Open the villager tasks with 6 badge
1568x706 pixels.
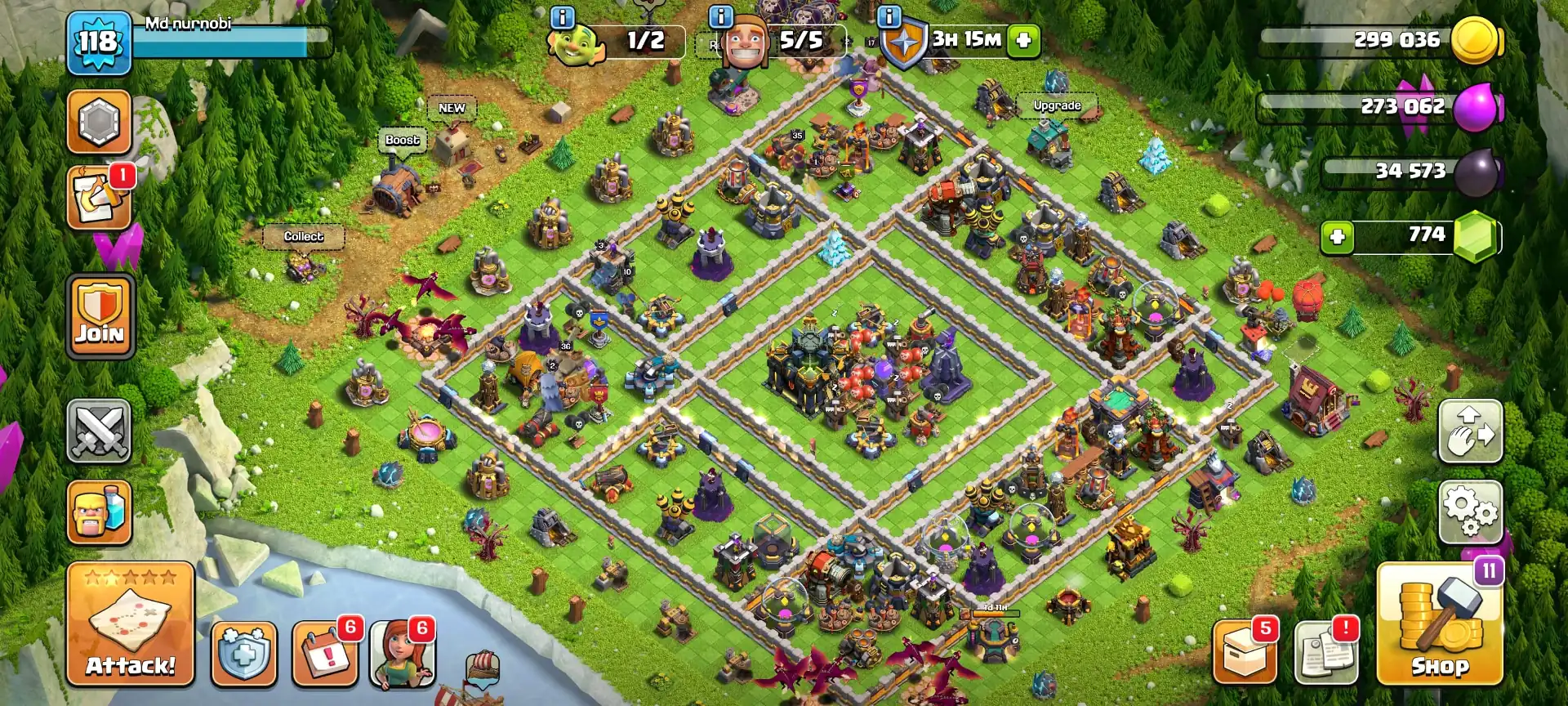pyautogui.click(x=403, y=654)
